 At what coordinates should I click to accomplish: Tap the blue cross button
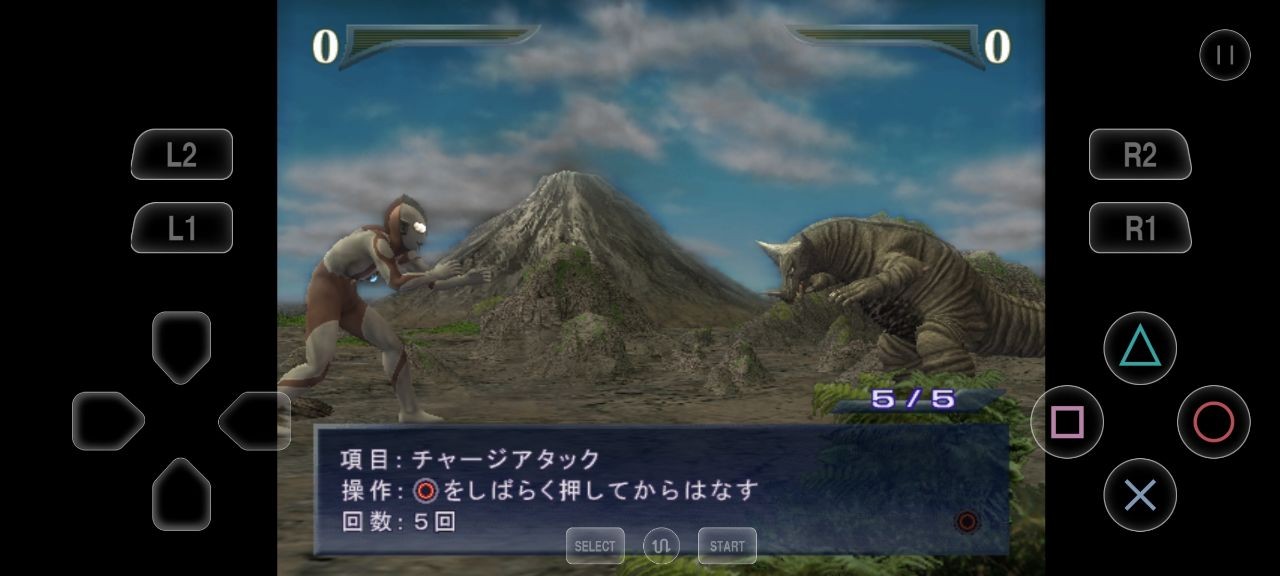pos(1140,495)
